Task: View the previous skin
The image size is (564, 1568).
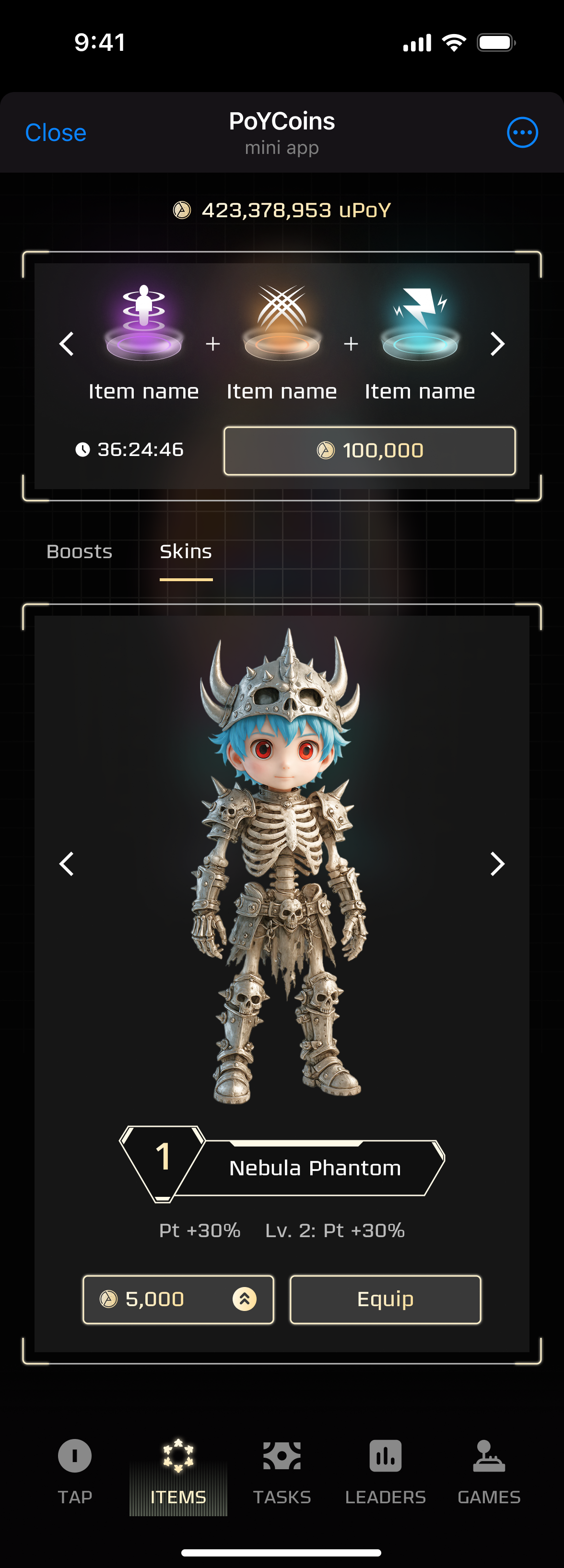Action: (66, 864)
